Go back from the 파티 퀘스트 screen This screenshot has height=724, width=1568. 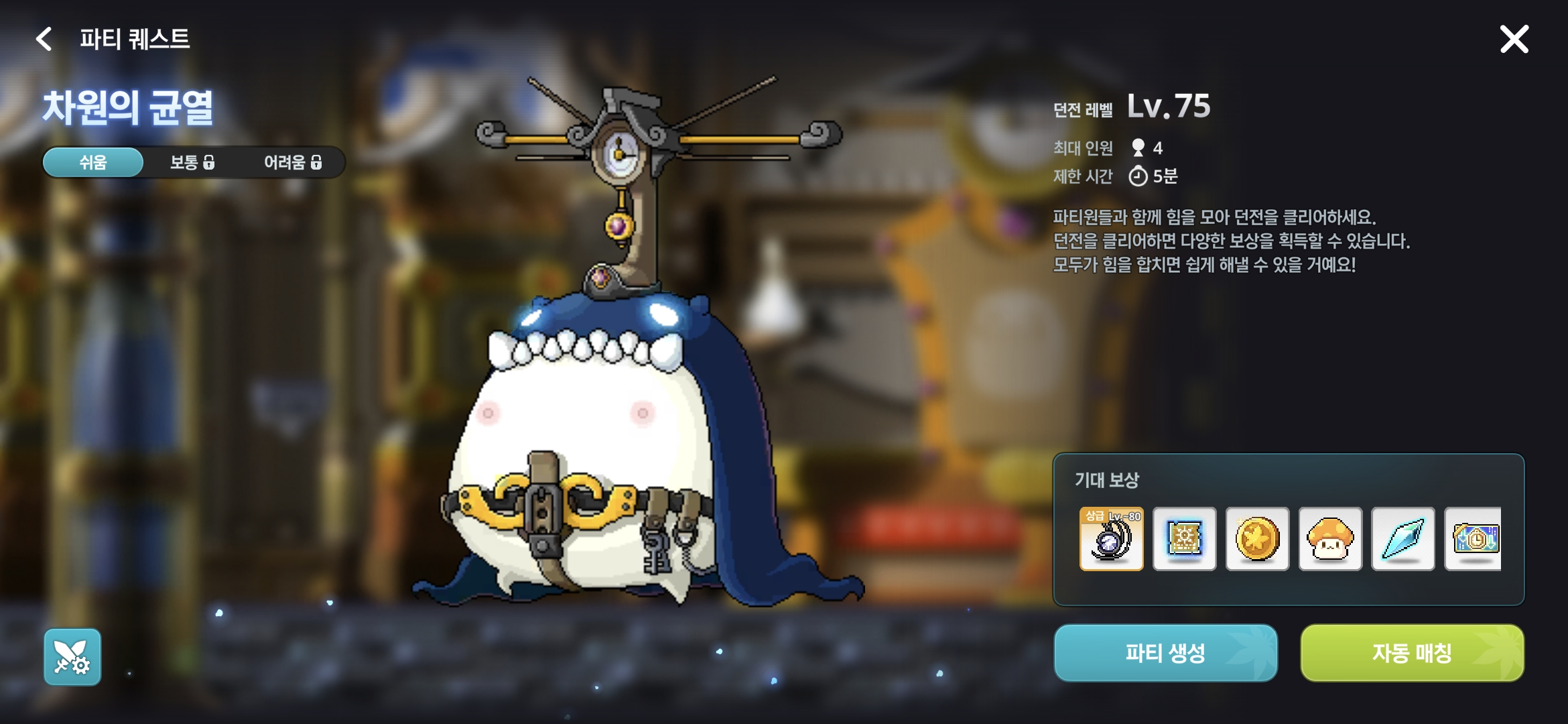click(x=44, y=39)
